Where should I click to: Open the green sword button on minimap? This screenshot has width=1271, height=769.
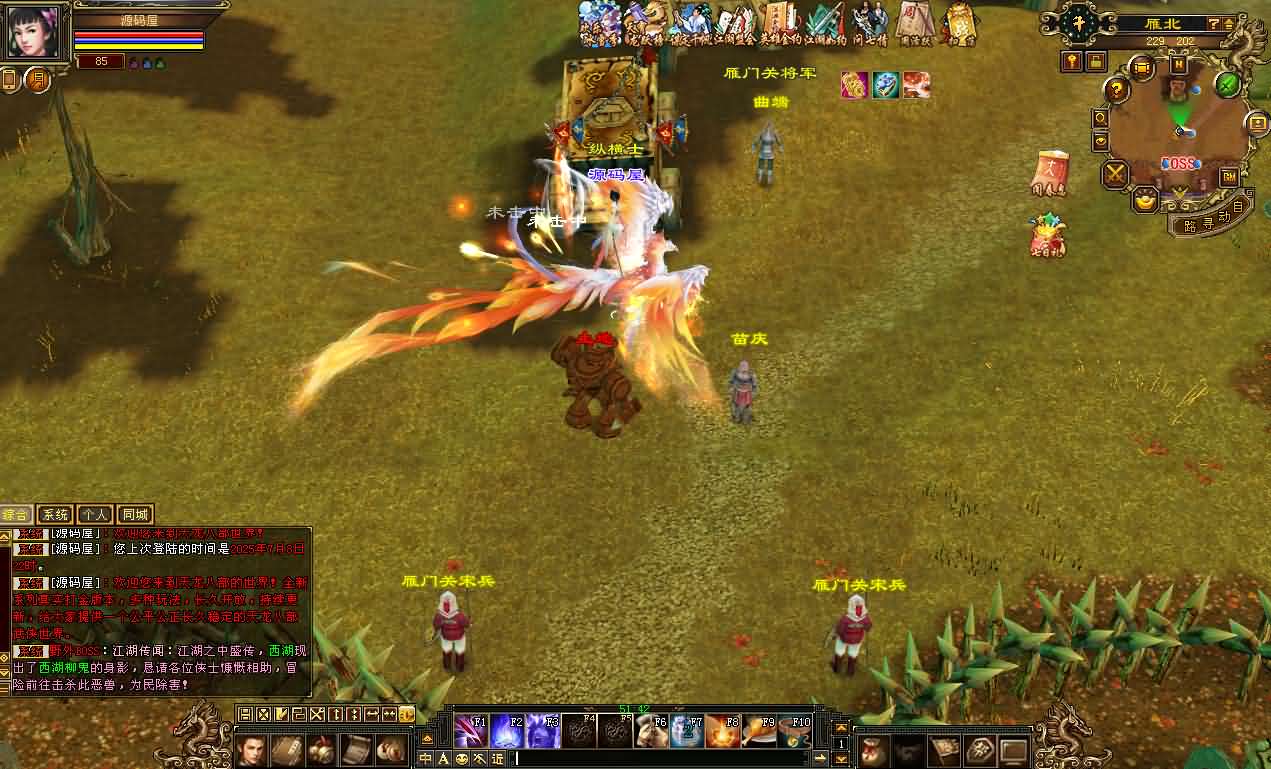(x=1228, y=85)
